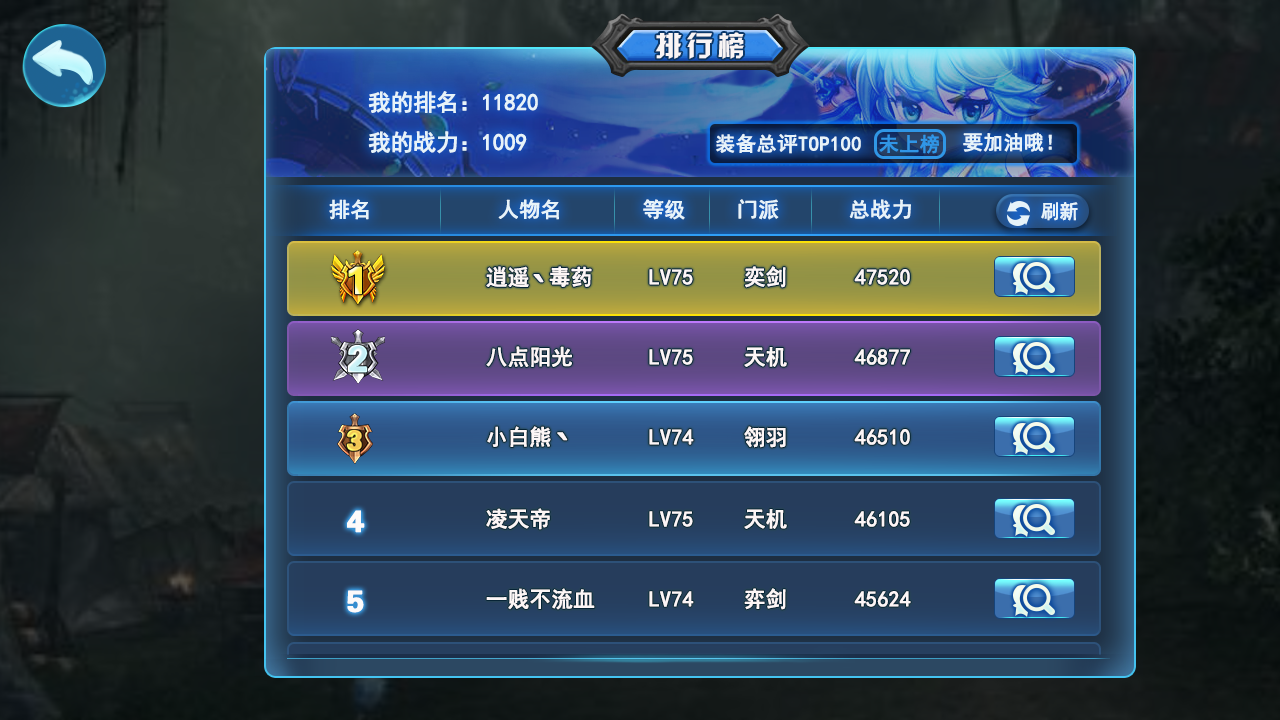The width and height of the screenshot is (1280, 720).
Task: Click the inspect icon for 凌天帝
Action: point(1034,518)
